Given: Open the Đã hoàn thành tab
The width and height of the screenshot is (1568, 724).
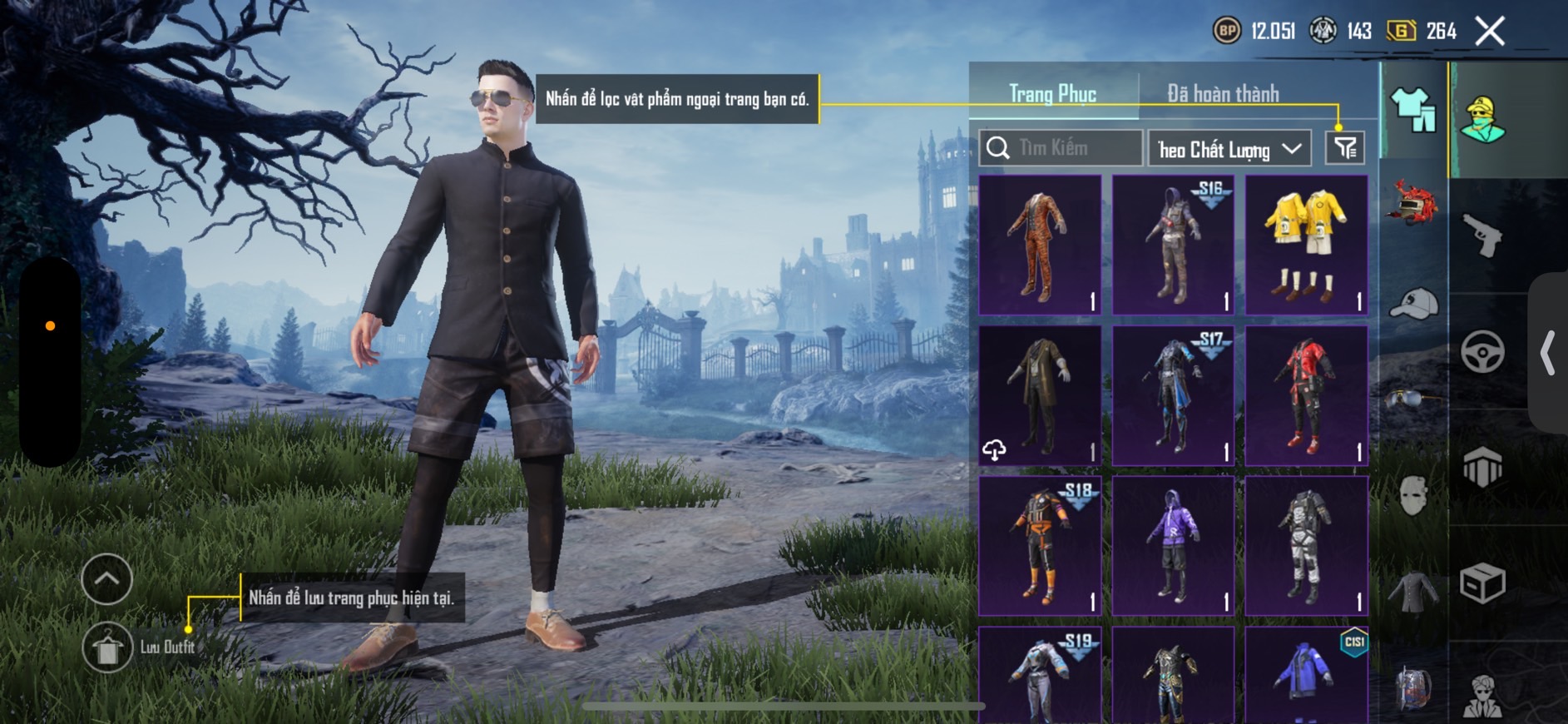Looking at the screenshot, I should (x=1222, y=94).
